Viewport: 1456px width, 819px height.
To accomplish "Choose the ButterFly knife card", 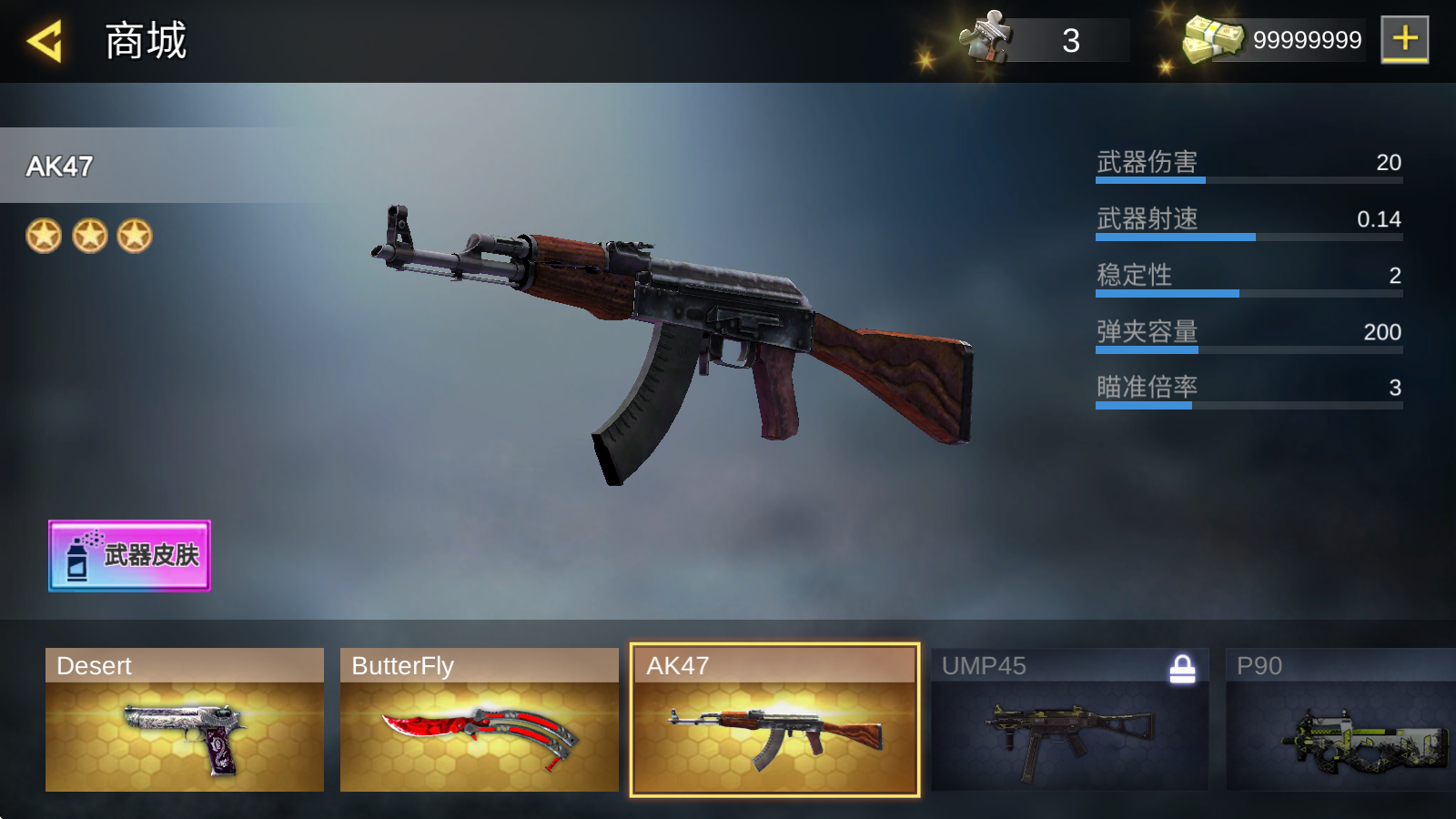I will coord(479,720).
